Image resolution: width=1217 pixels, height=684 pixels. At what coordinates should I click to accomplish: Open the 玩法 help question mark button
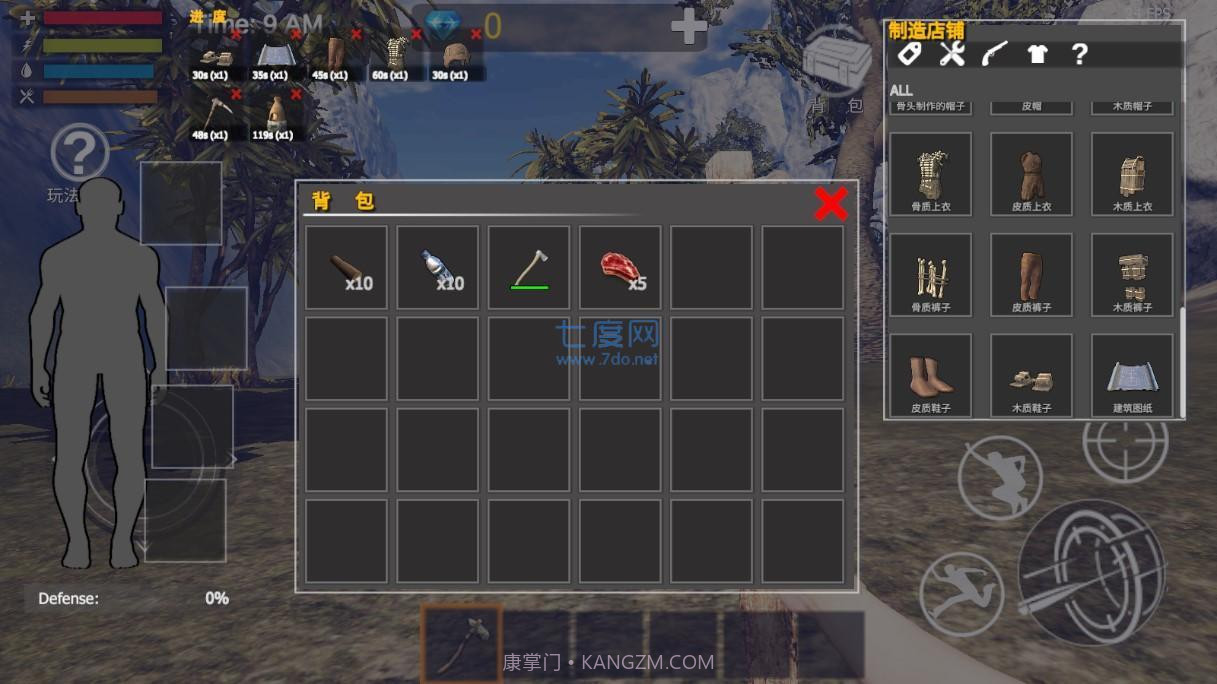[79, 155]
